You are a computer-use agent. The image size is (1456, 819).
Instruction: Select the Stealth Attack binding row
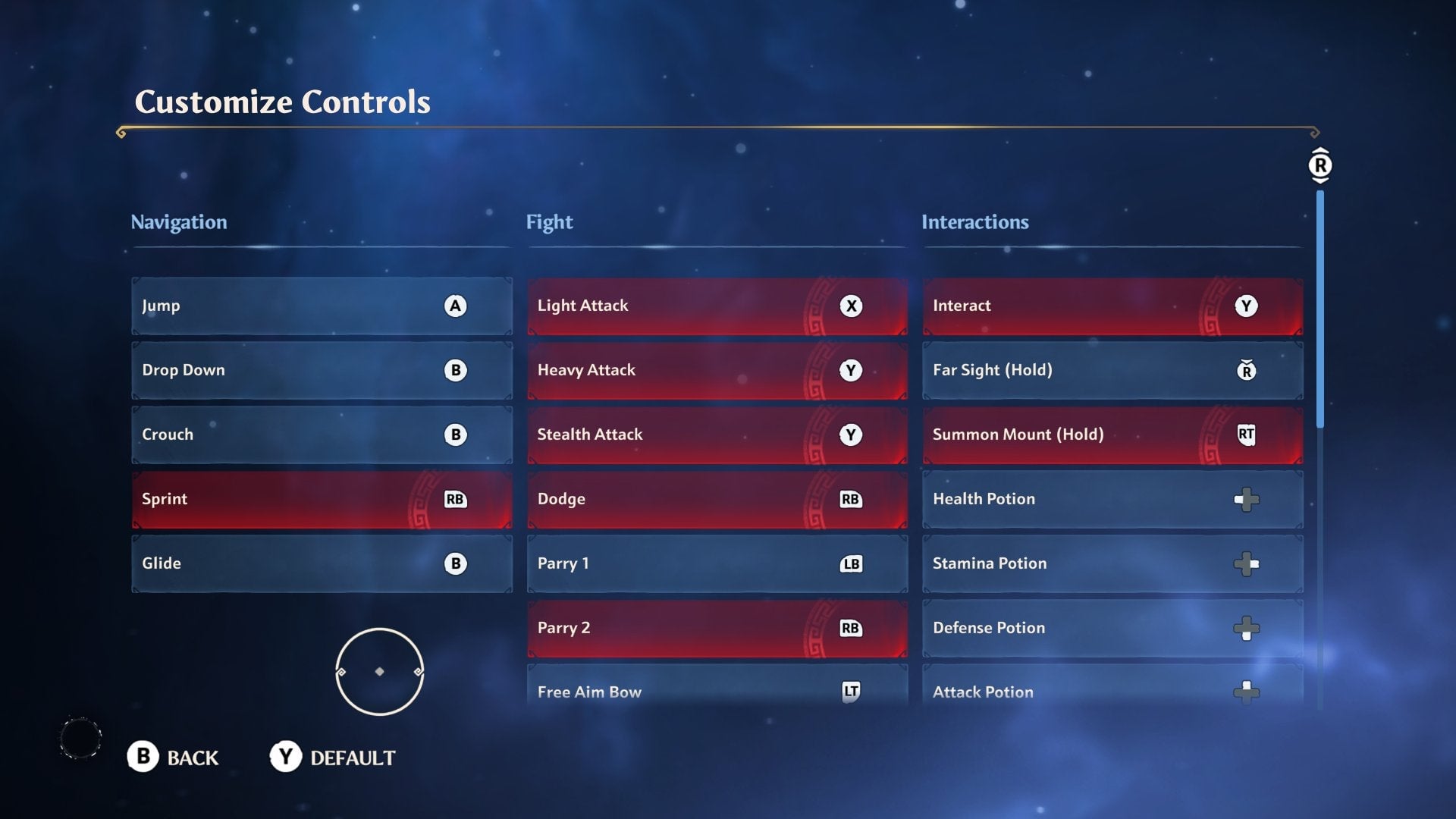tap(717, 435)
